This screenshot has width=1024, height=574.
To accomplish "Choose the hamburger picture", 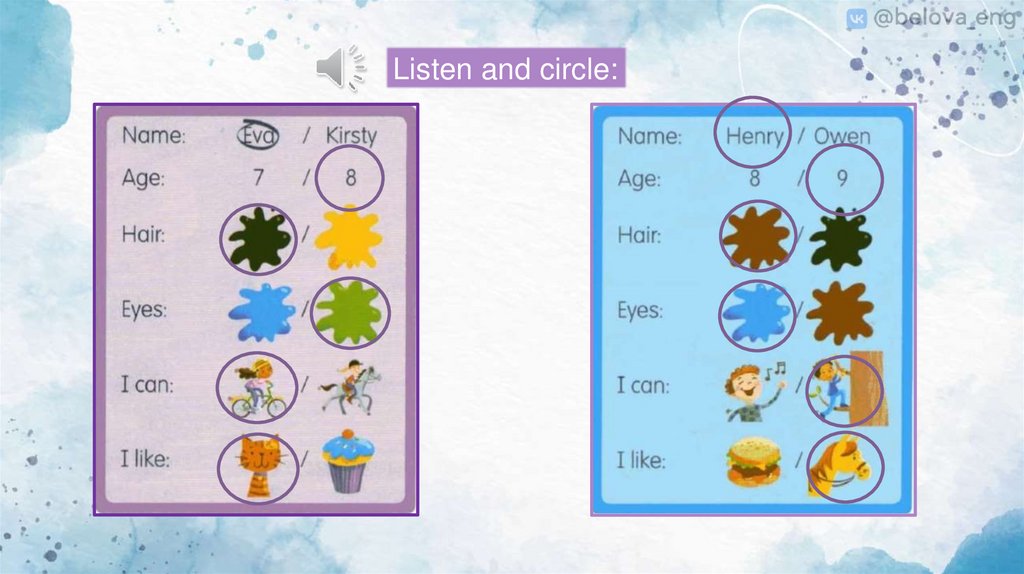I will 754,464.
